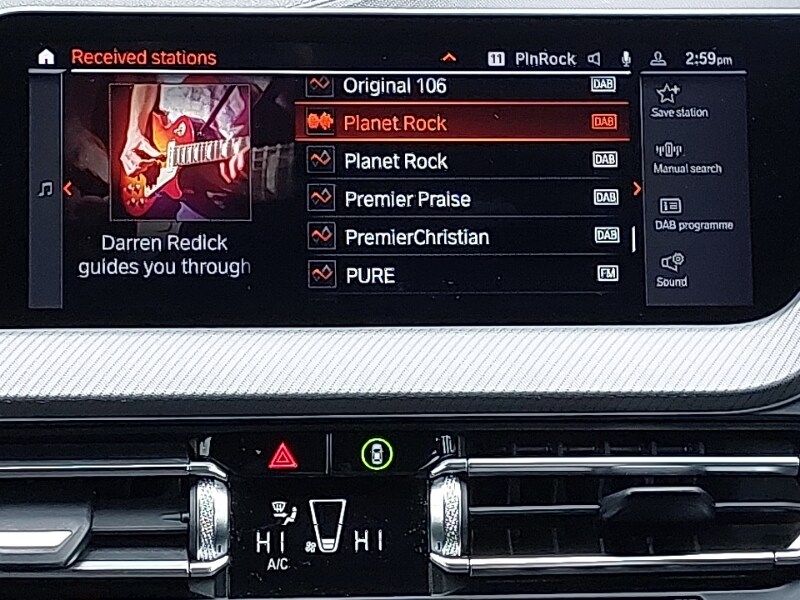Open the Sound settings
The width and height of the screenshot is (800, 600).
(x=672, y=270)
